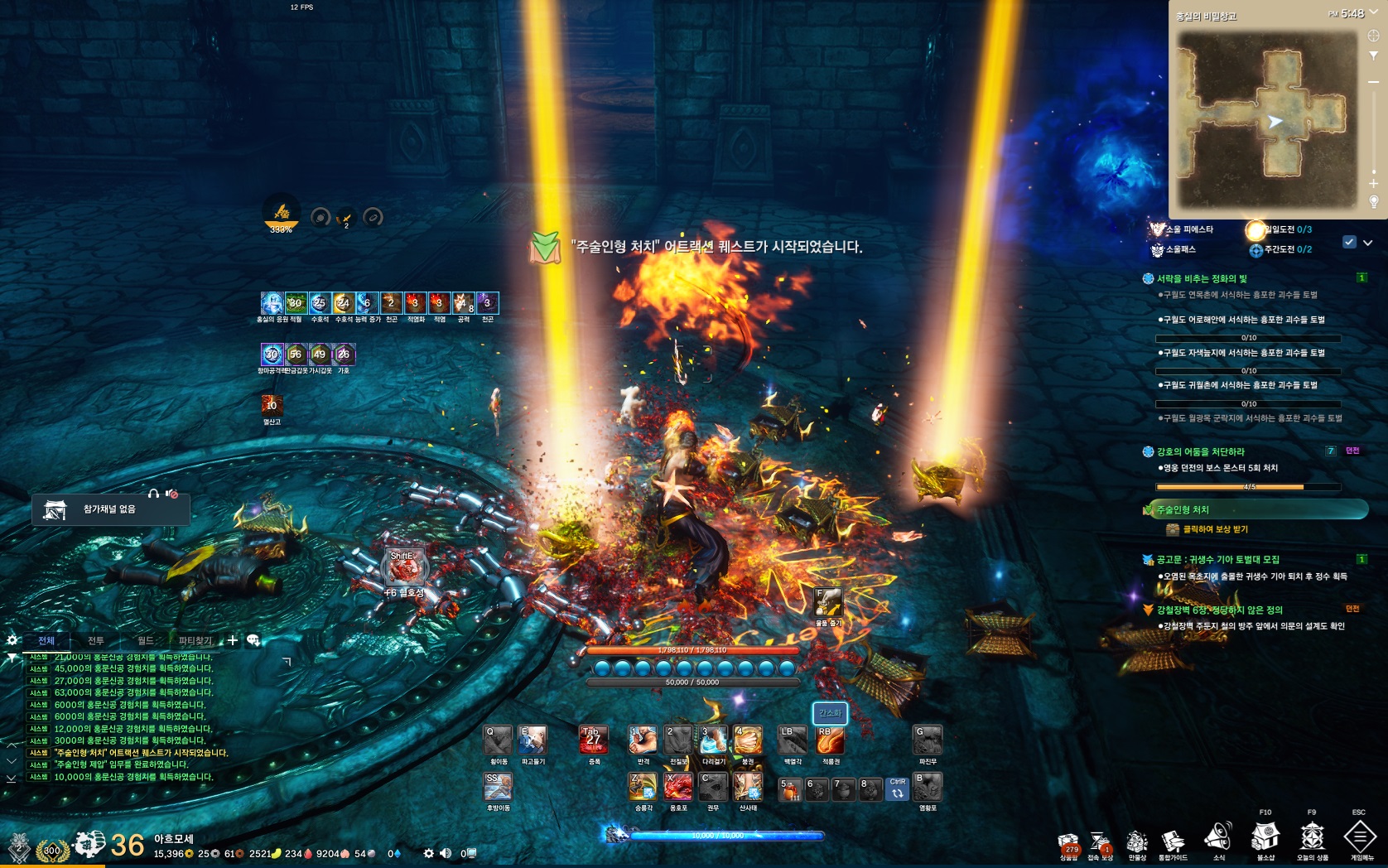This screenshot has height=868, width=1388.
Task: Use the potion in slot 5
Action: 790,789
